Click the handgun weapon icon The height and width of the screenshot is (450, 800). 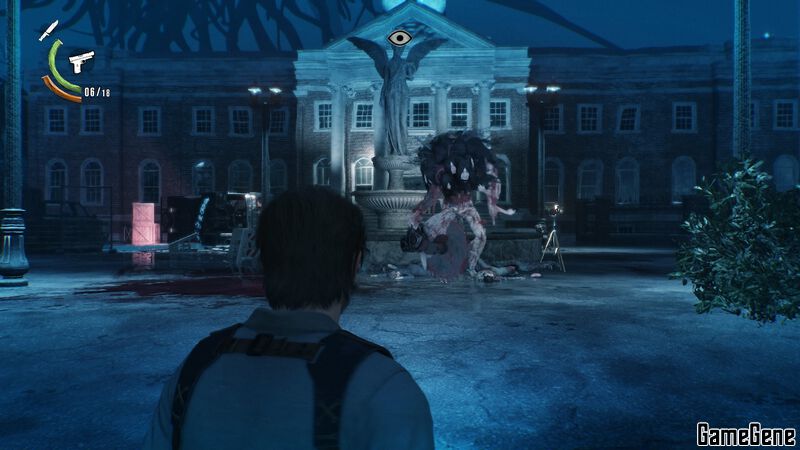click(x=80, y=61)
